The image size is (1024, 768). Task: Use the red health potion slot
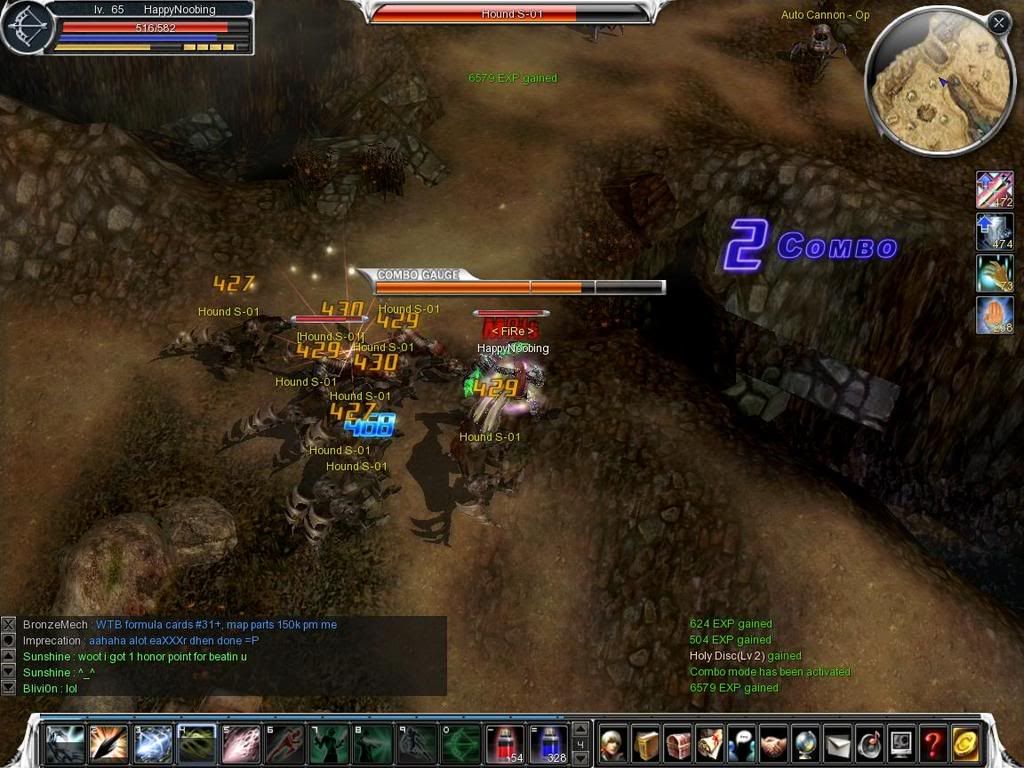(x=504, y=745)
